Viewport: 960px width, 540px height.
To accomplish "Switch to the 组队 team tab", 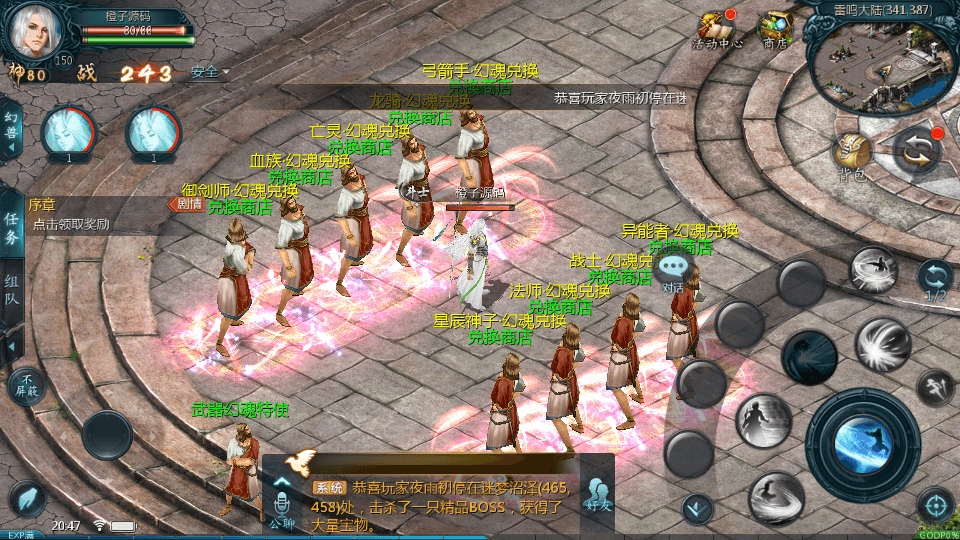I will pyautogui.click(x=11, y=291).
